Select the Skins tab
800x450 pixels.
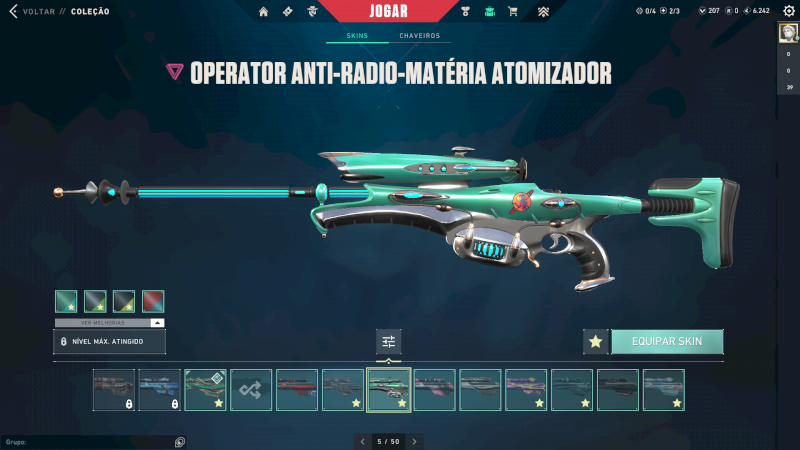pyautogui.click(x=357, y=36)
